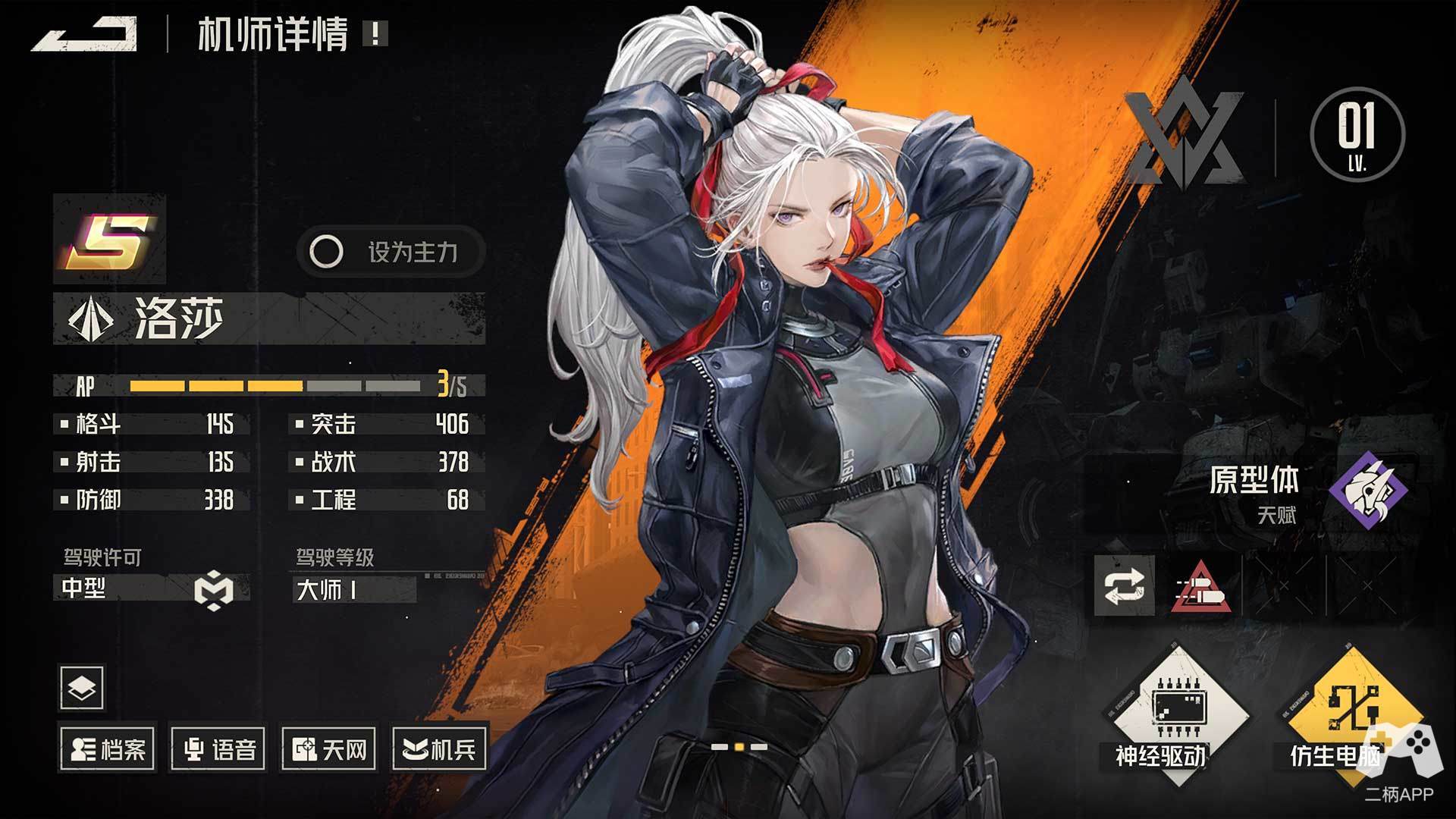Viewport: 1456px width, 819px height.
Task: Select the red triangle bullet skill
Action: tap(1201, 587)
